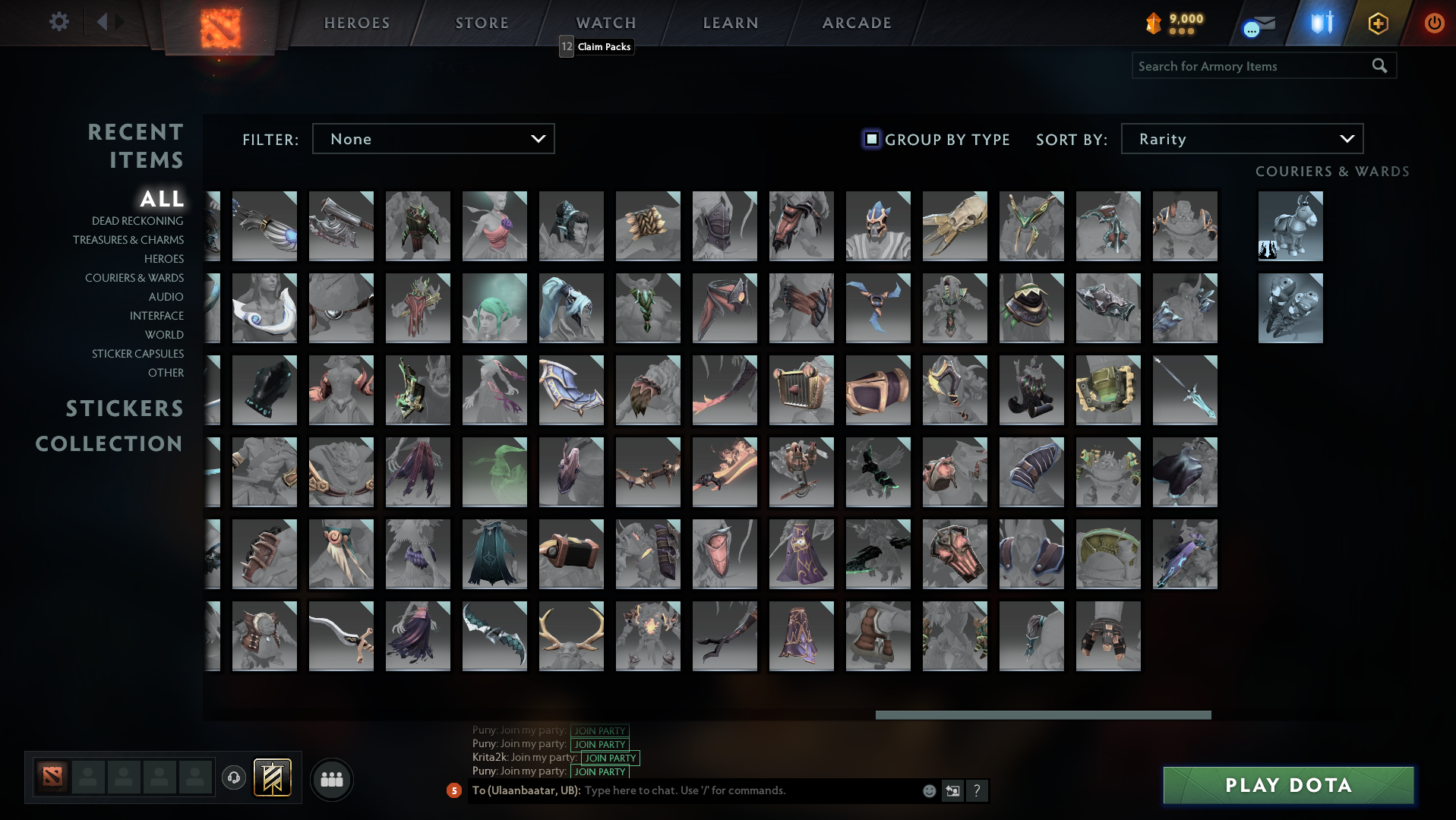Click the power disconnect icon

1434,23
